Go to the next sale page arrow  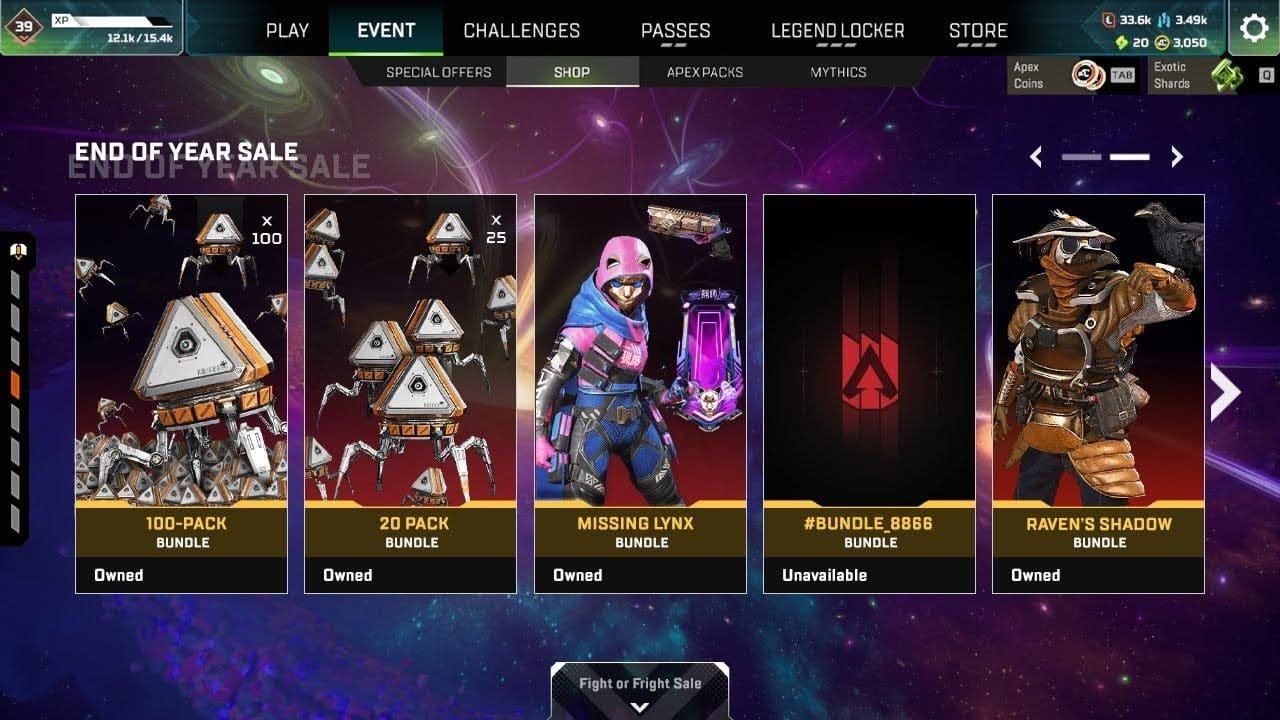click(x=1177, y=156)
